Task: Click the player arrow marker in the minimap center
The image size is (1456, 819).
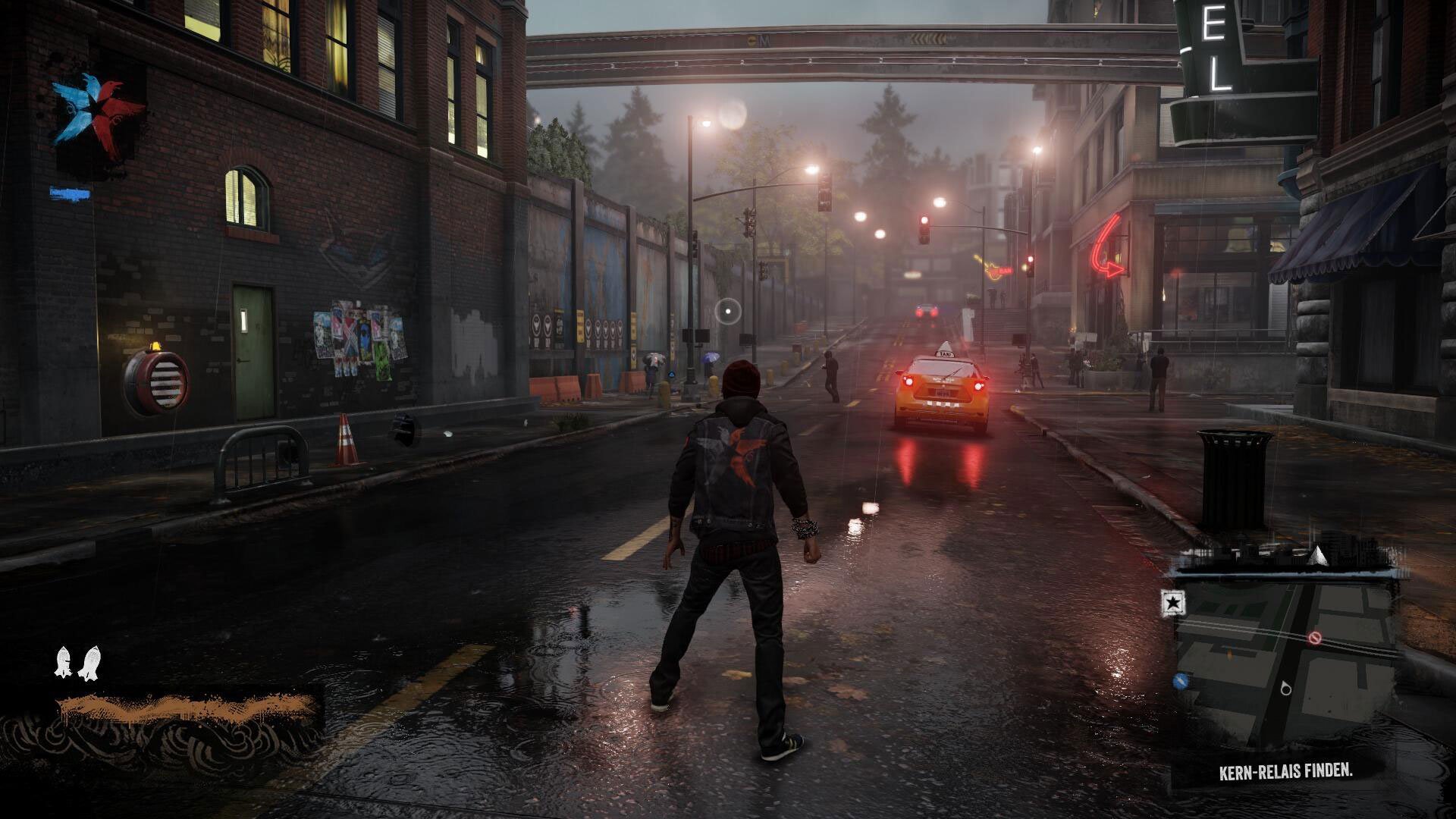Action: 1286,689
